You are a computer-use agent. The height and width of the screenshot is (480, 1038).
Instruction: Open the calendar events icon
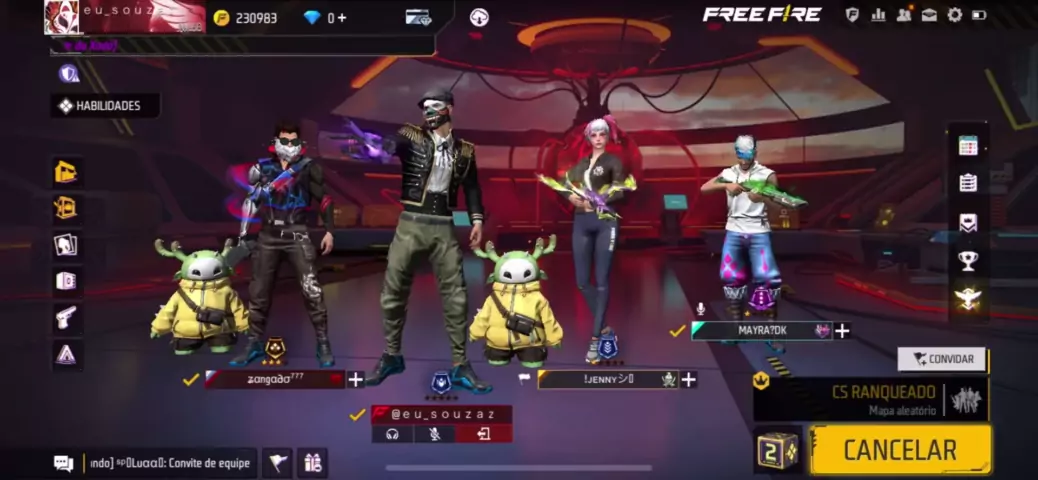click(968, 146)
